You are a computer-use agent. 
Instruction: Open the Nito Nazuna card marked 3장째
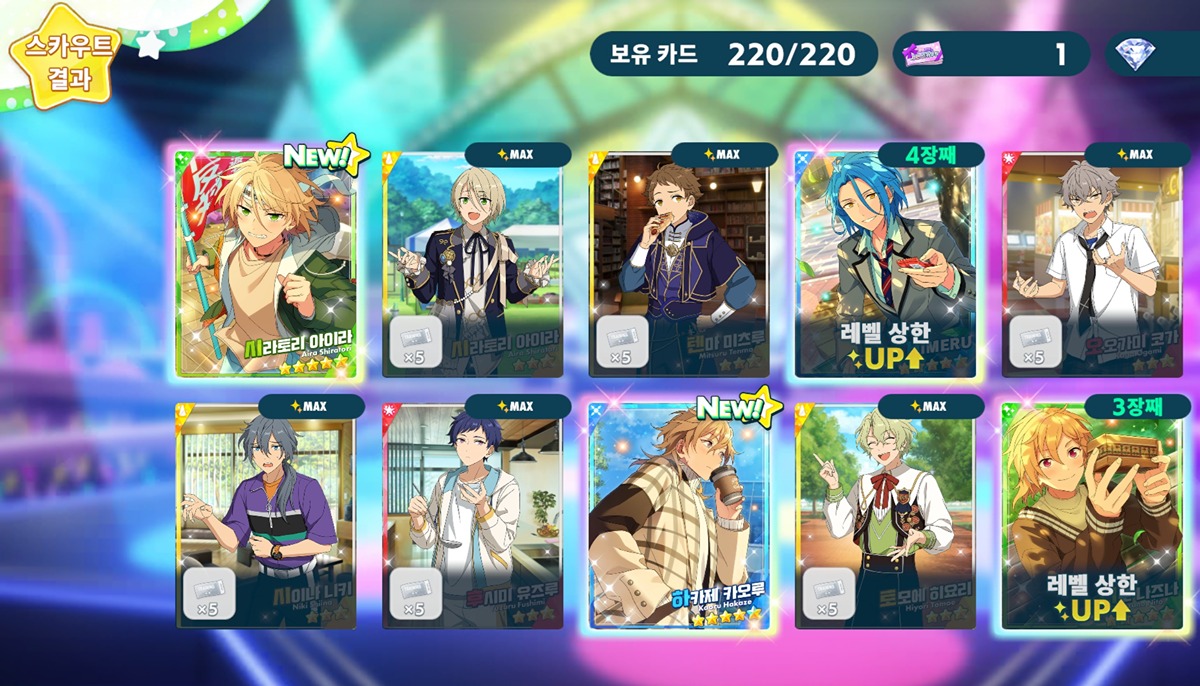tap(1092, 516)
